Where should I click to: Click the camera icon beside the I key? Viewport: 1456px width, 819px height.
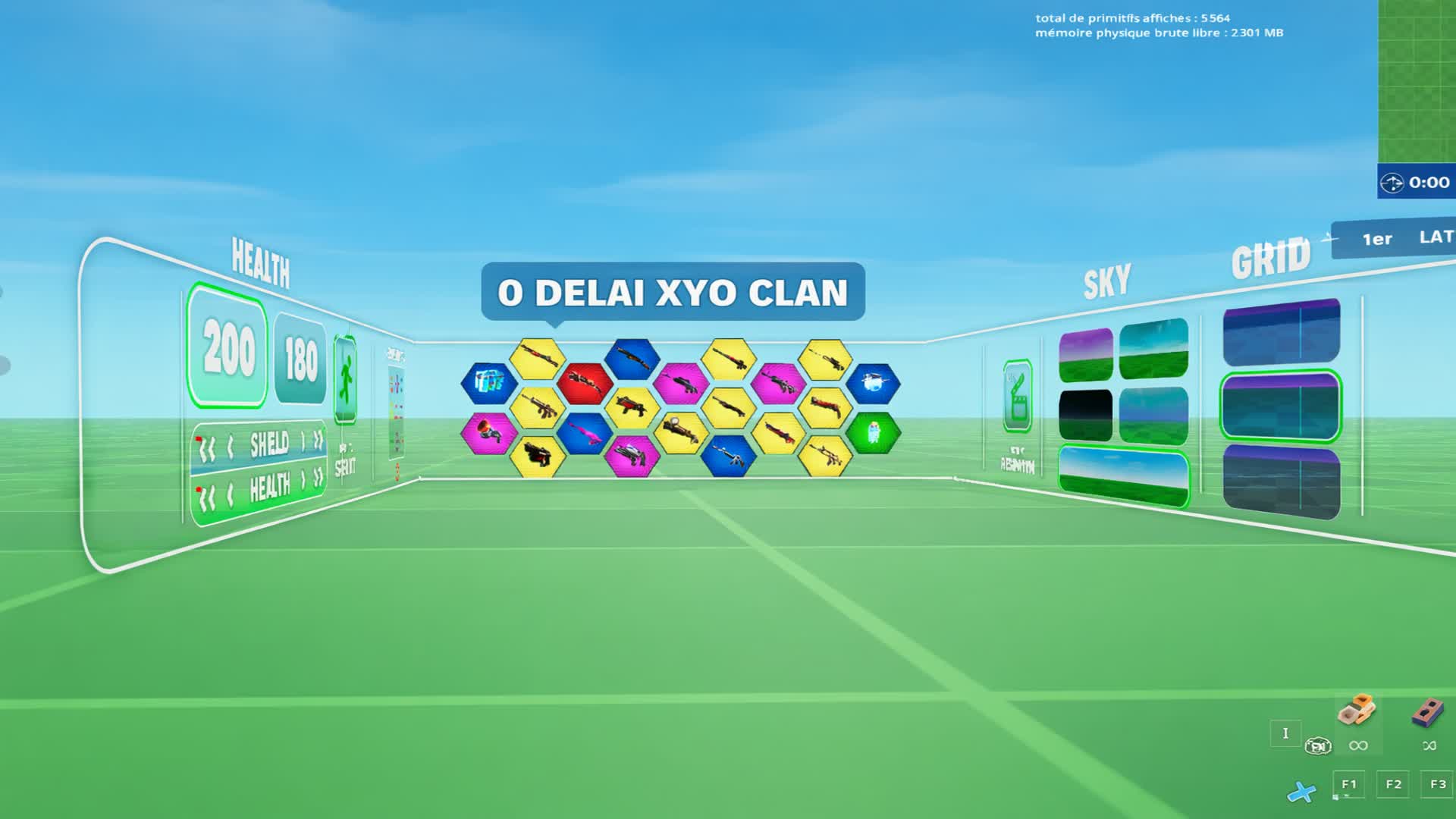click(x=1317, y=745)
